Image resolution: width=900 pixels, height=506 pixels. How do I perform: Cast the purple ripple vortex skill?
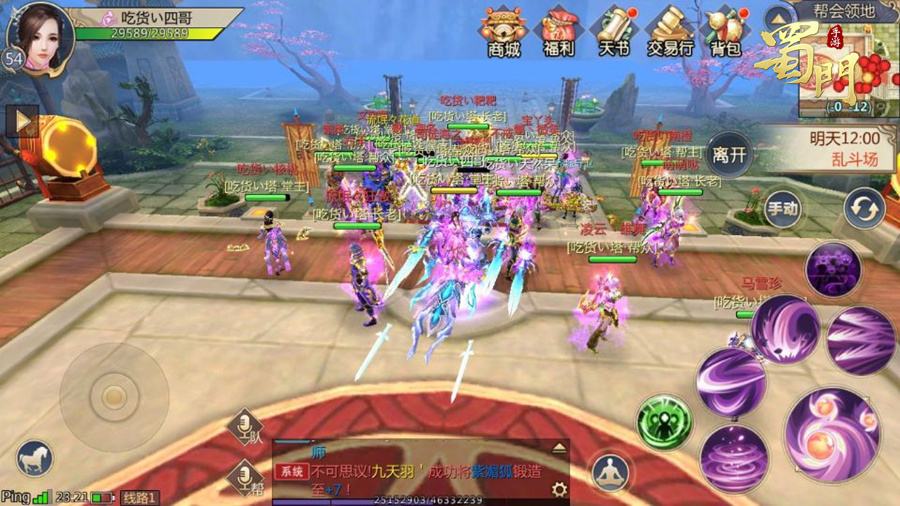(x=734, y=458)
